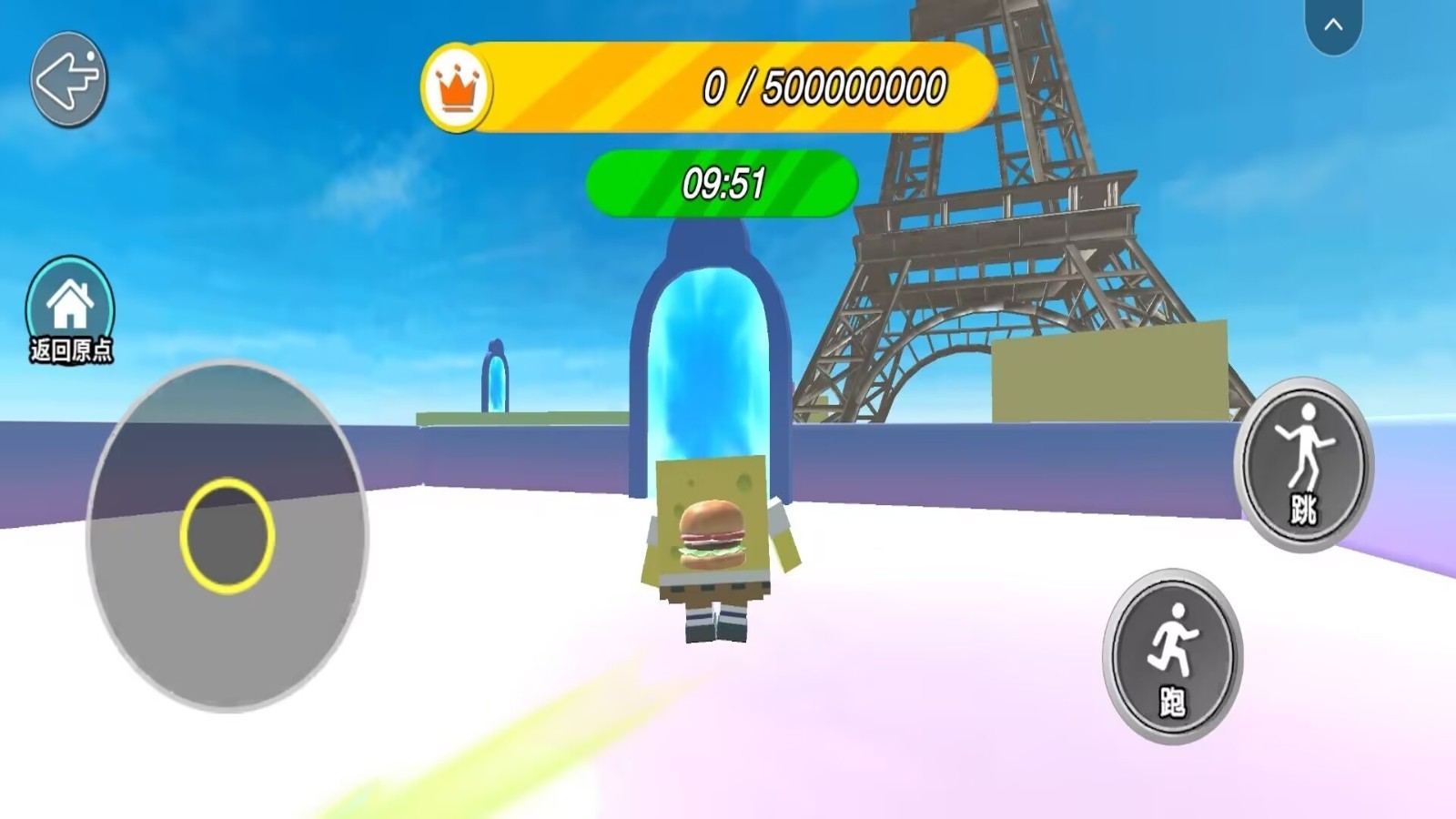Click the back arrow button
This screenshot has width=1456, height=819.
point(68,80)
